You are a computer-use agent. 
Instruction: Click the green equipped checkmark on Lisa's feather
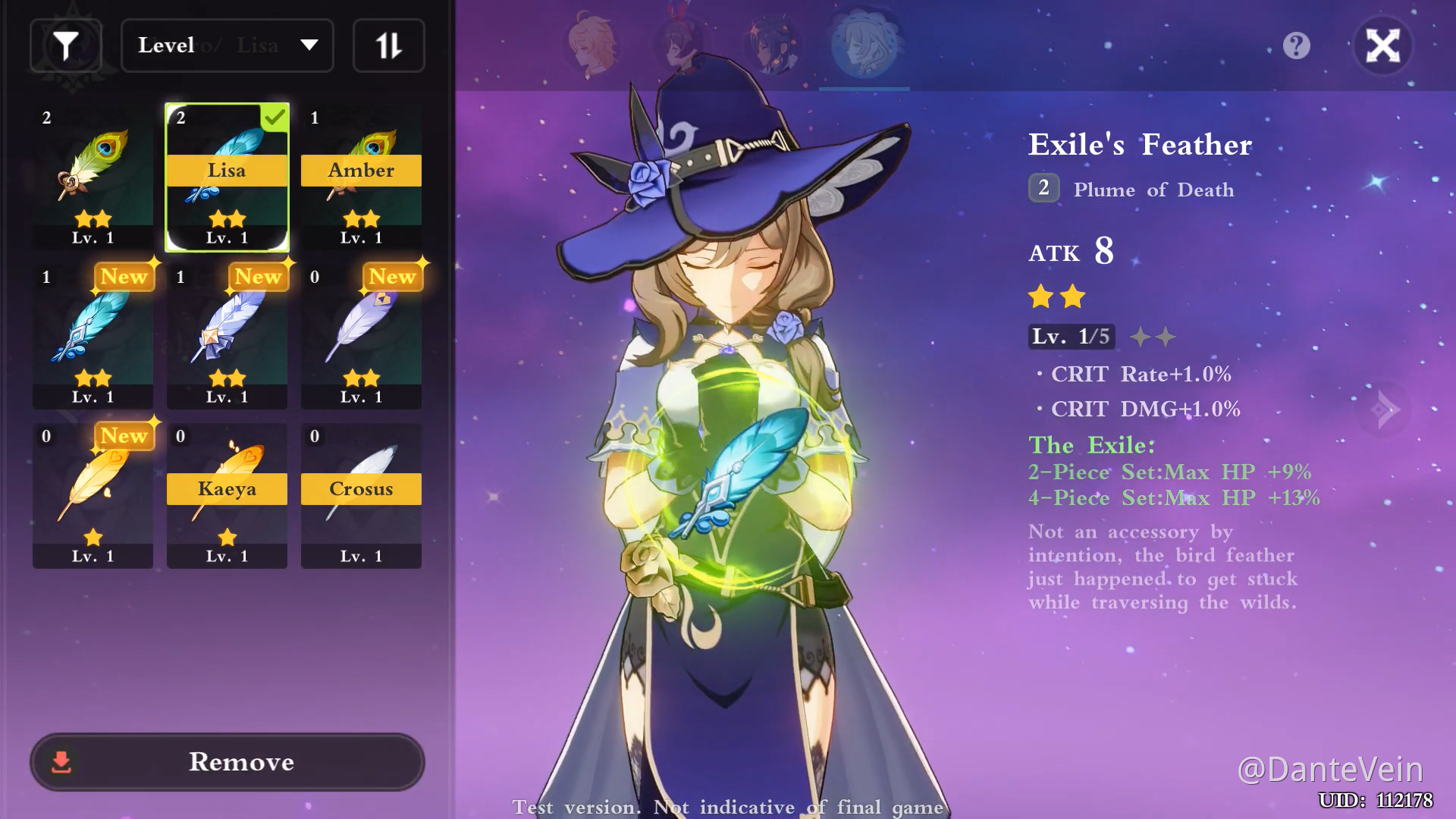pyautogui.click(x=276, y=118)
